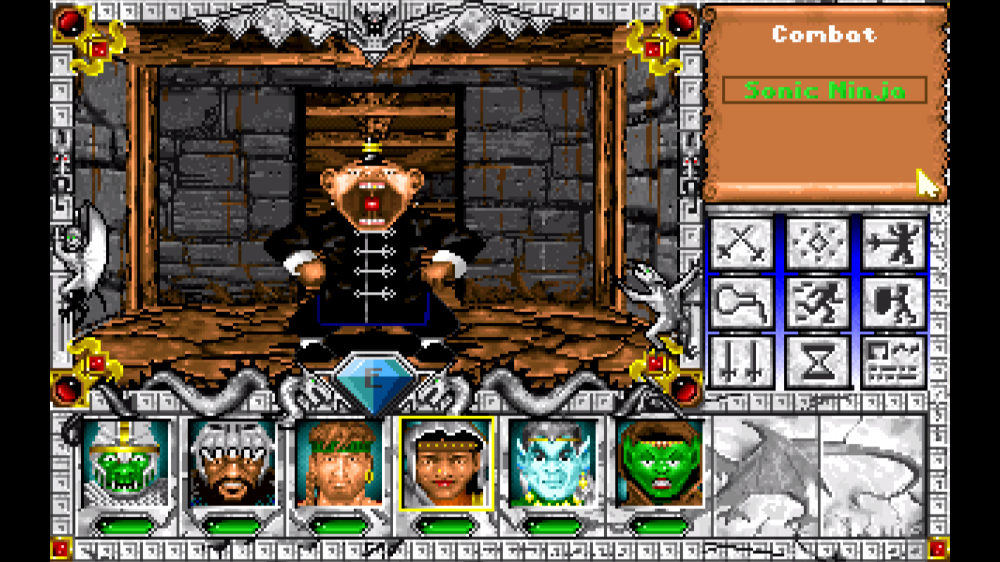Image resolution: width=1000 pixels, height=562 pixels.
Task: Click the hourglass wait button
Action: click(817, 361)
